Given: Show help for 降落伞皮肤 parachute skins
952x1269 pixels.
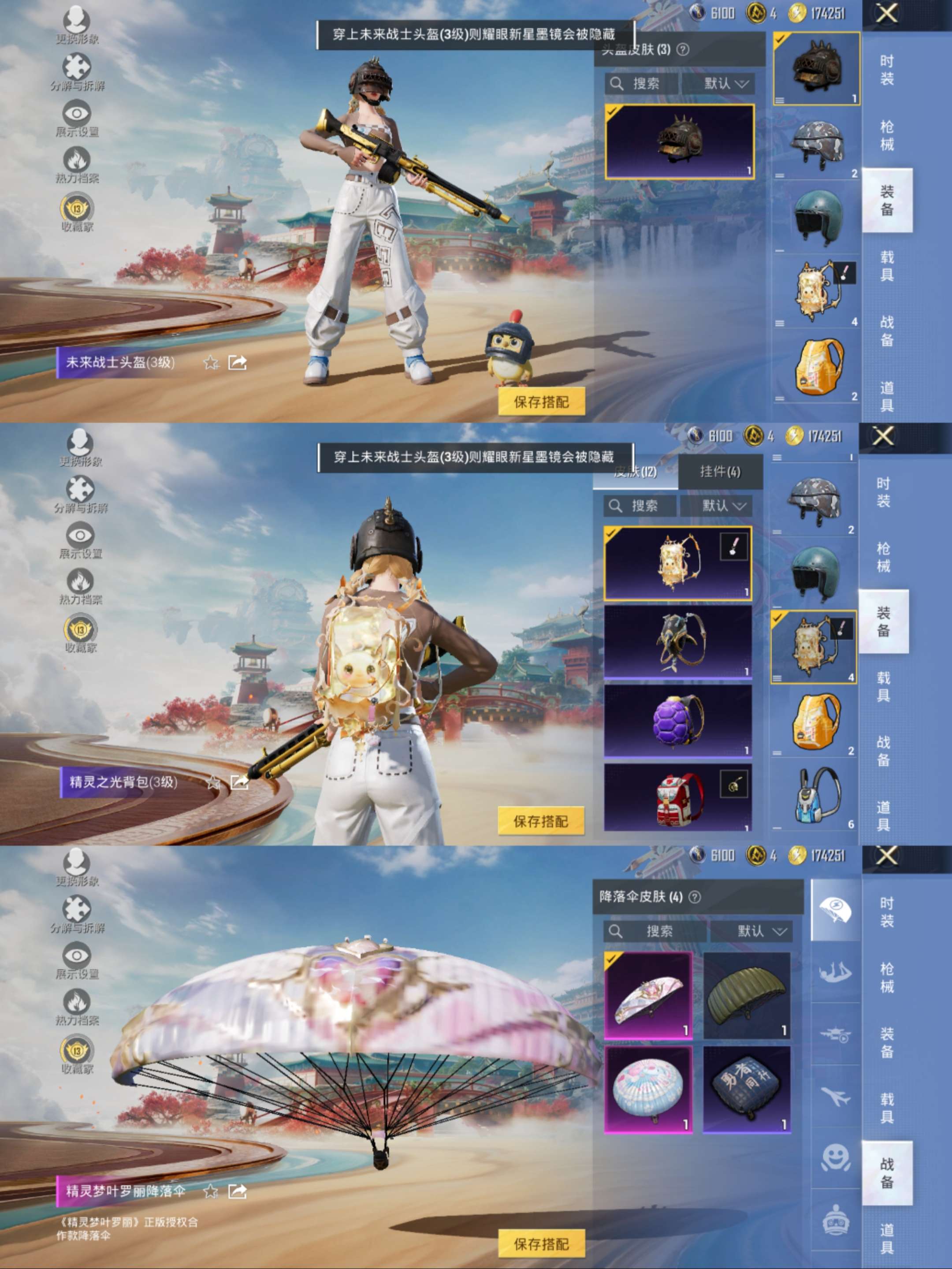Looking at the screenshot, I should [695, 897].
